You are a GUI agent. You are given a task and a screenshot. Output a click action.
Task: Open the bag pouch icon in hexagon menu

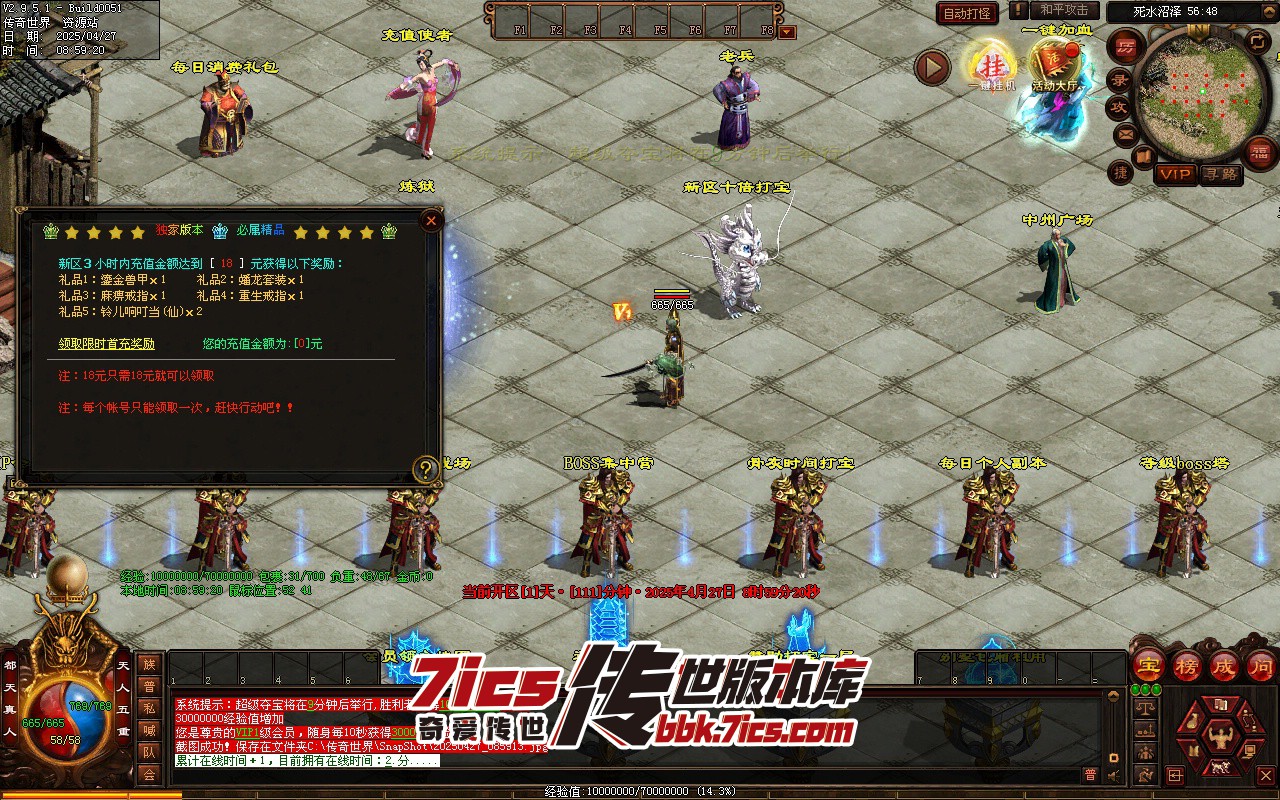pyautogui.click(x=1191, y=722)
